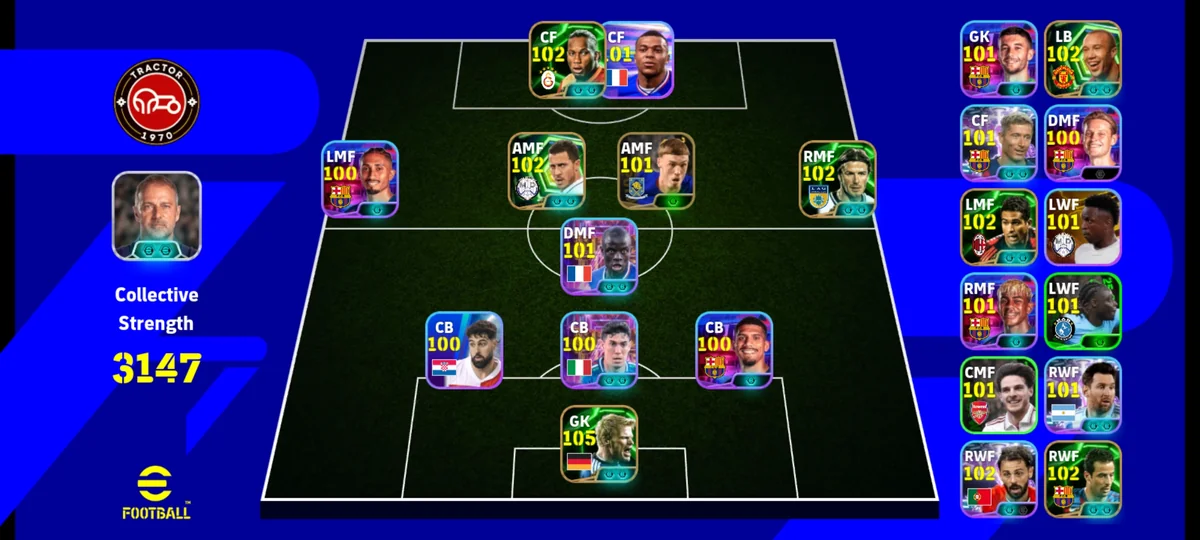
Task: Select the AMF 101 player card
Action: pyautogui.click(x=655, y=171)
